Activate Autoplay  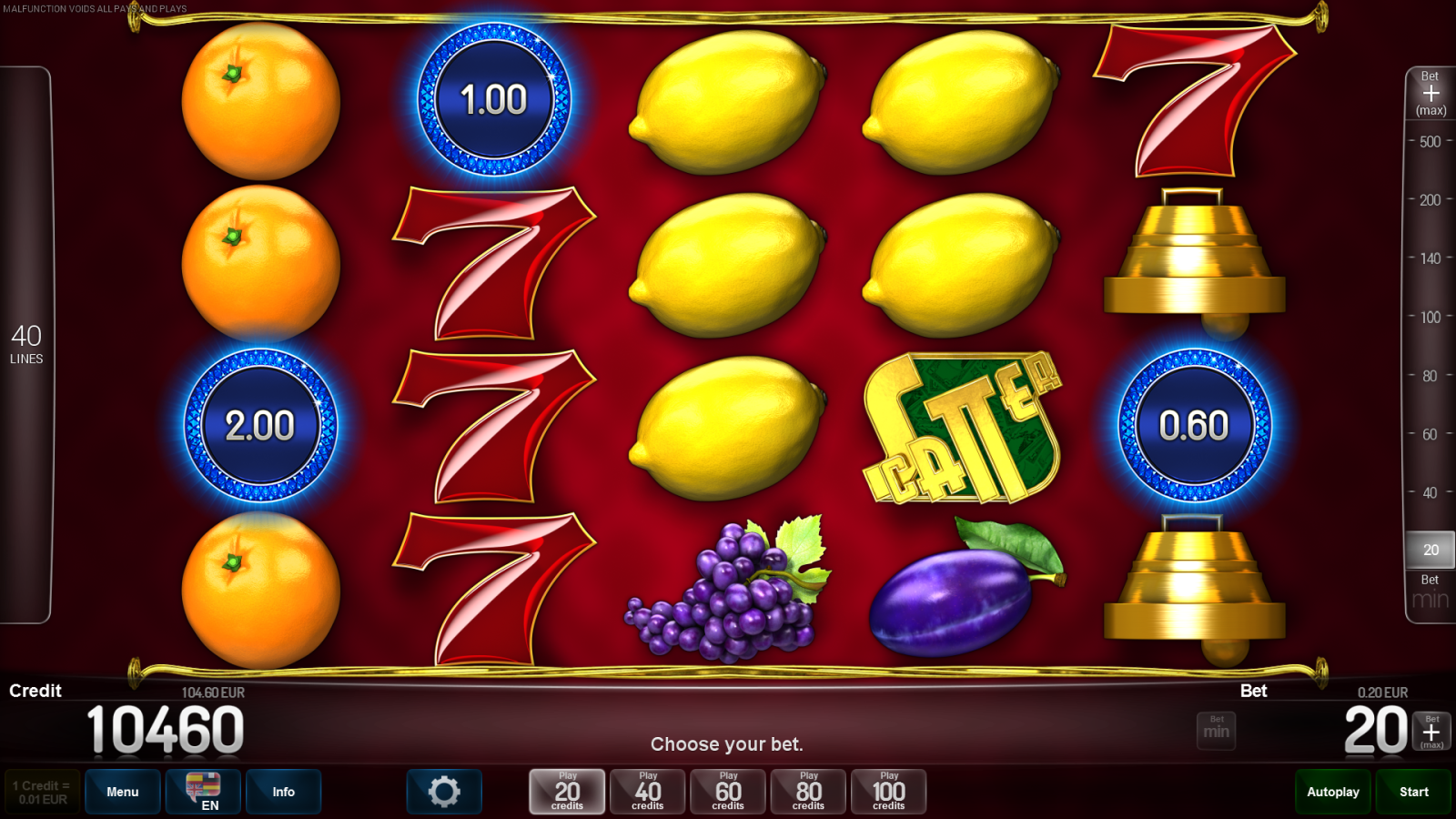[1332, 791]
